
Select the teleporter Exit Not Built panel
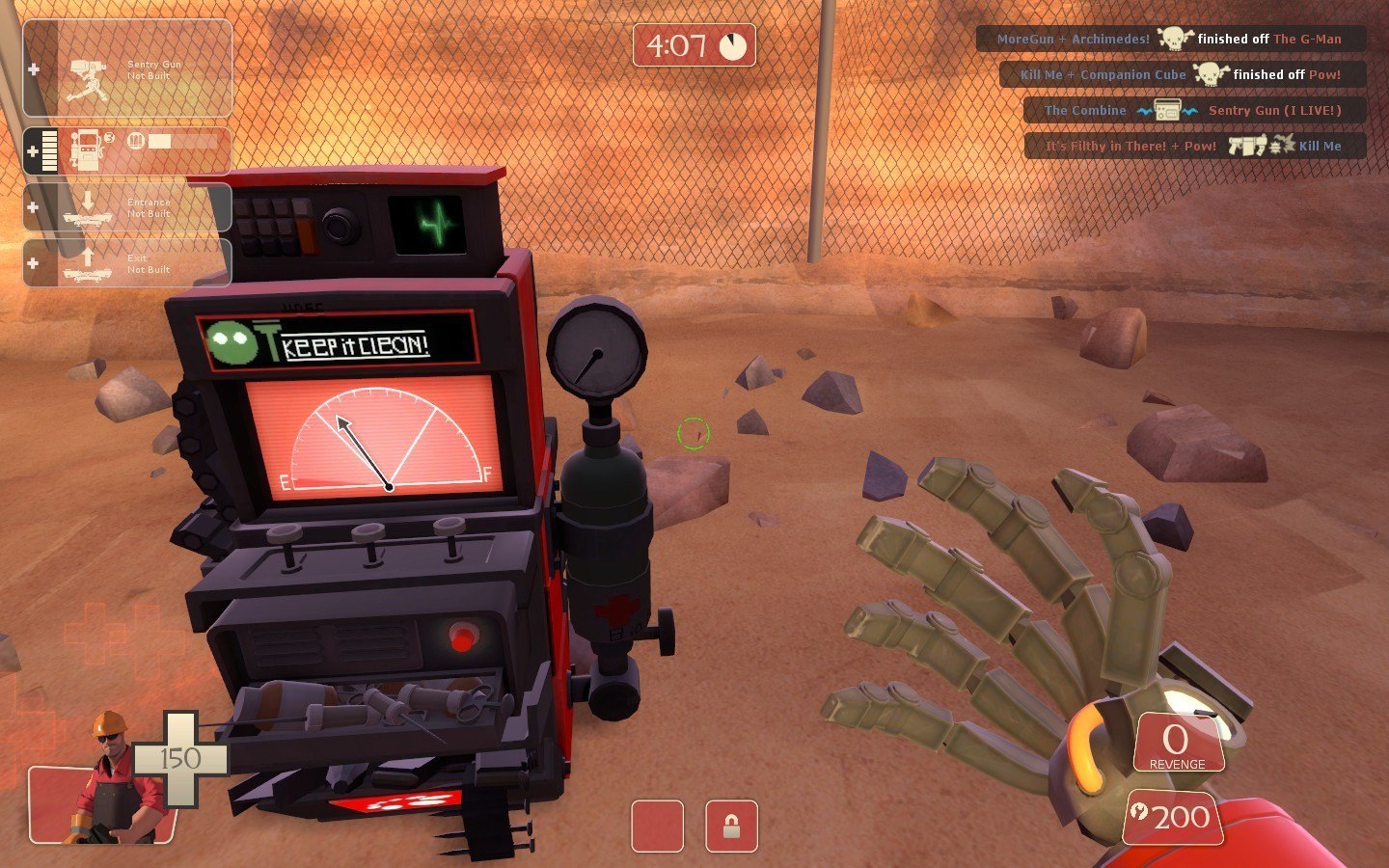point(127,263)
